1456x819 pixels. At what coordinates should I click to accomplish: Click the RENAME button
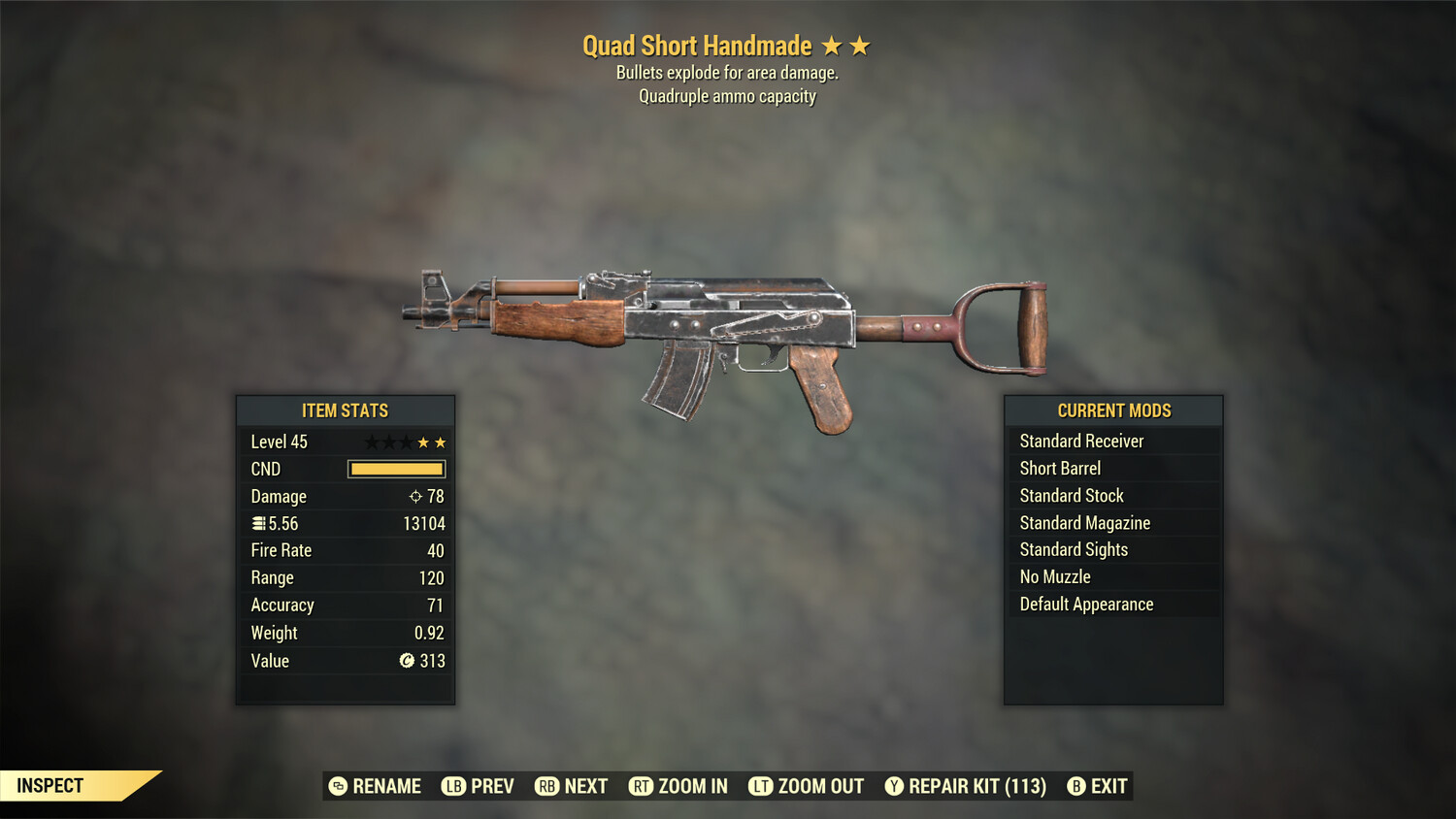pyautogui.click(x=384, y=786)
